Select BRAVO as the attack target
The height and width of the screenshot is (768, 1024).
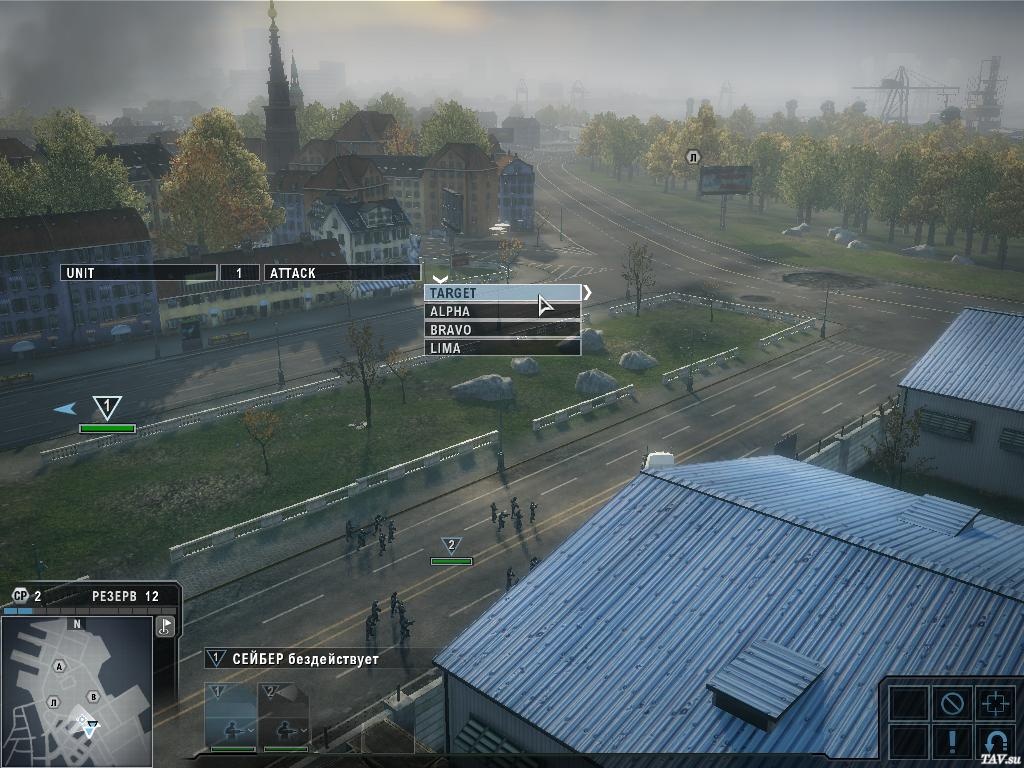pyautogui.click(x=502, y=329)
